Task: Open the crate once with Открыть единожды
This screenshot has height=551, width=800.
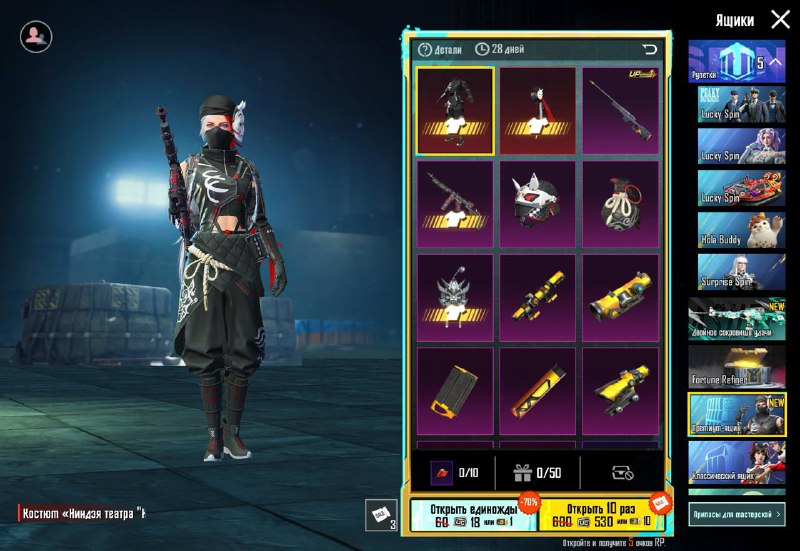Action: (x=473, y=515)
